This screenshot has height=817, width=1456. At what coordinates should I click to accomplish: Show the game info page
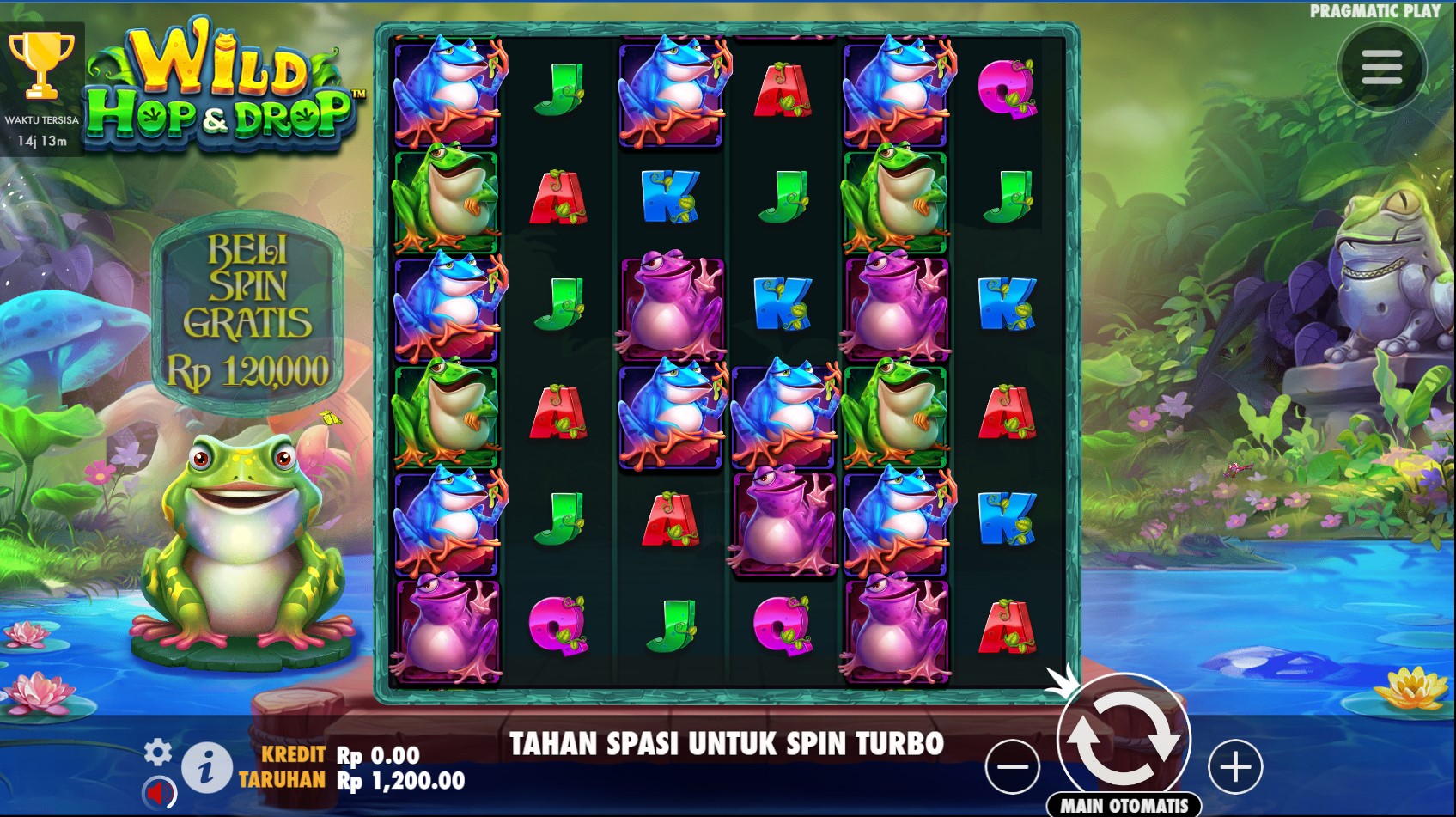pyautogui.click(x=205, y=767)
